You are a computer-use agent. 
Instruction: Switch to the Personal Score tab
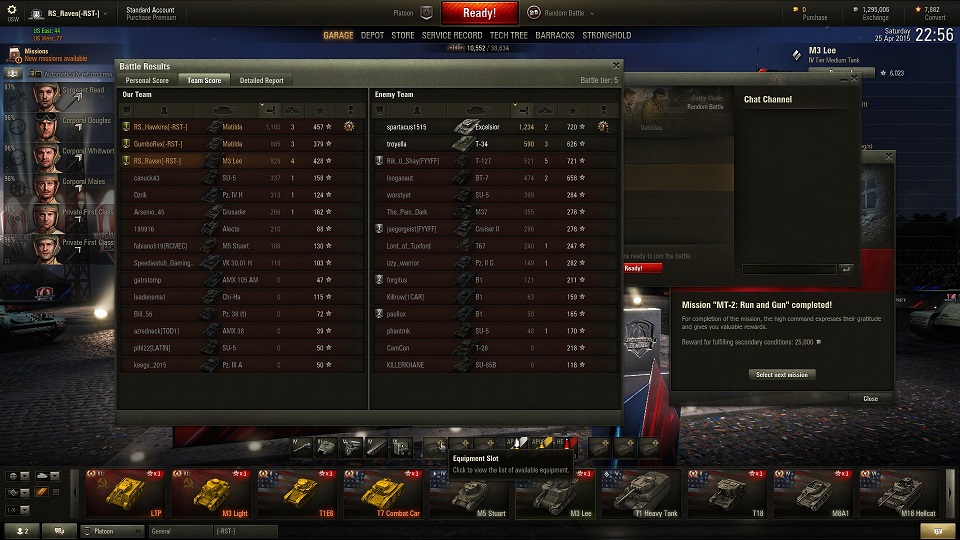coord(147,80)
